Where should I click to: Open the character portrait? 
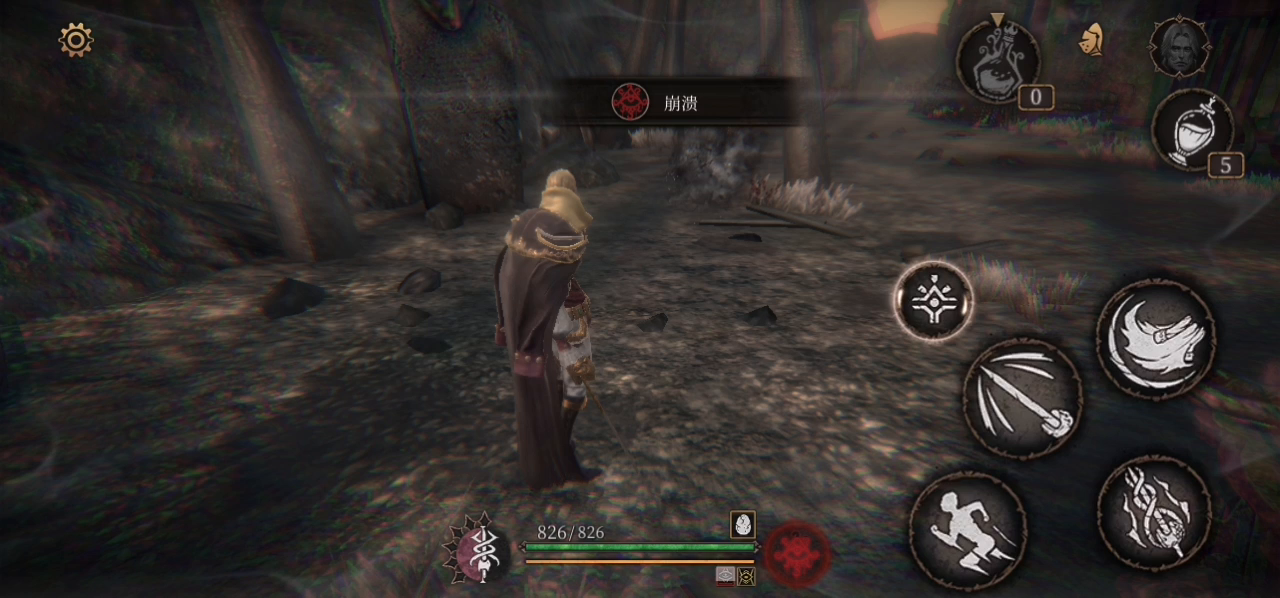point(1179,46)
